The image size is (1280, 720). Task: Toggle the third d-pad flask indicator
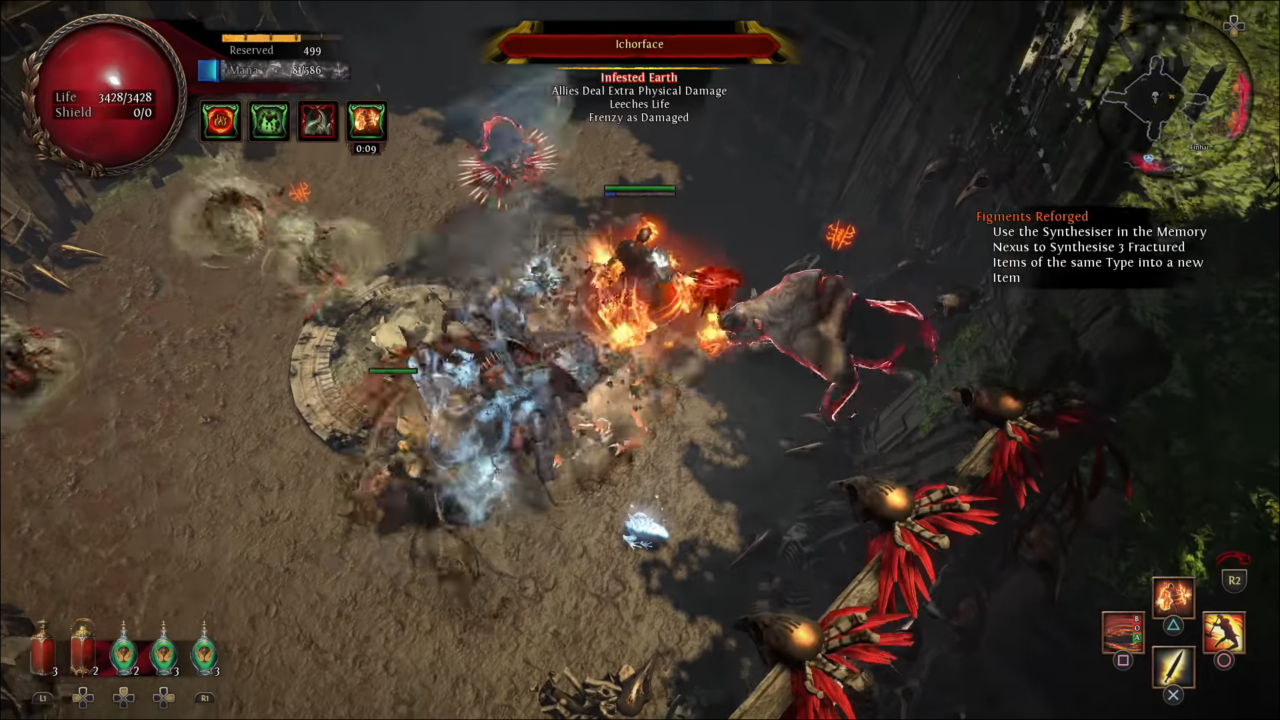[x=163, y=697]
